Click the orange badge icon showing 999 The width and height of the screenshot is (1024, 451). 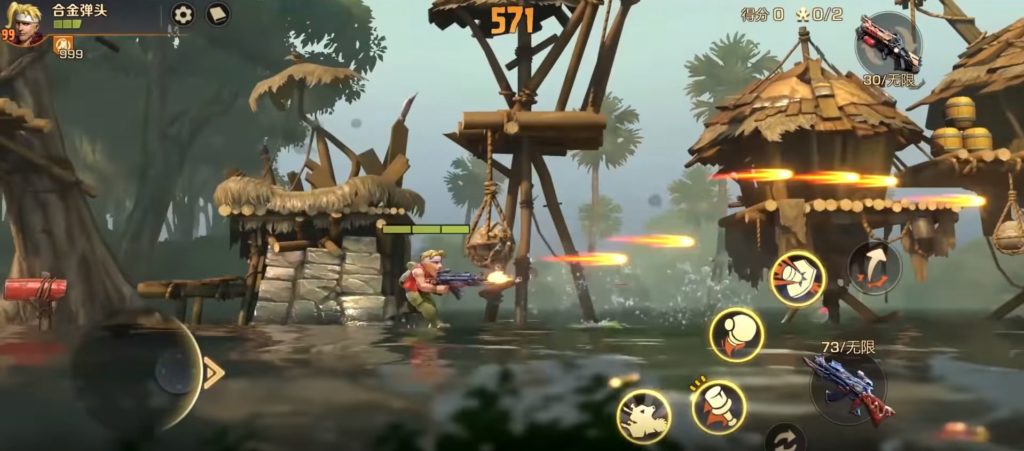62,44
